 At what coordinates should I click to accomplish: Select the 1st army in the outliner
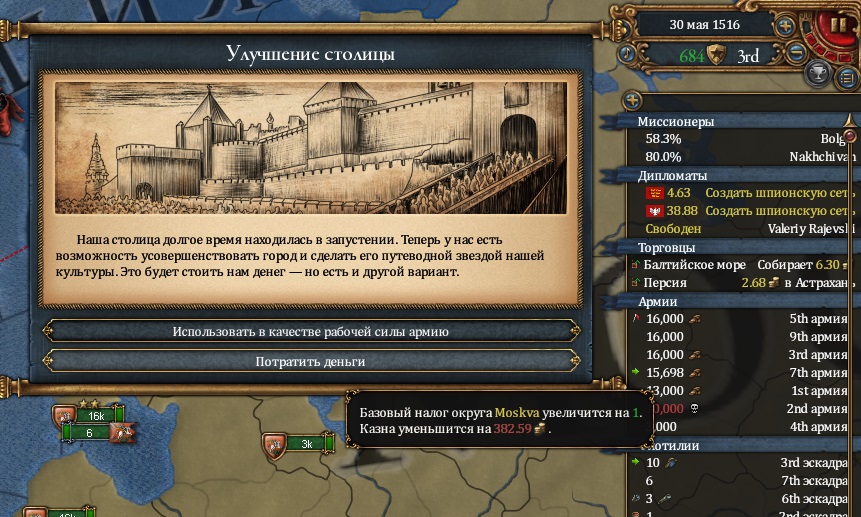(740, 391)
